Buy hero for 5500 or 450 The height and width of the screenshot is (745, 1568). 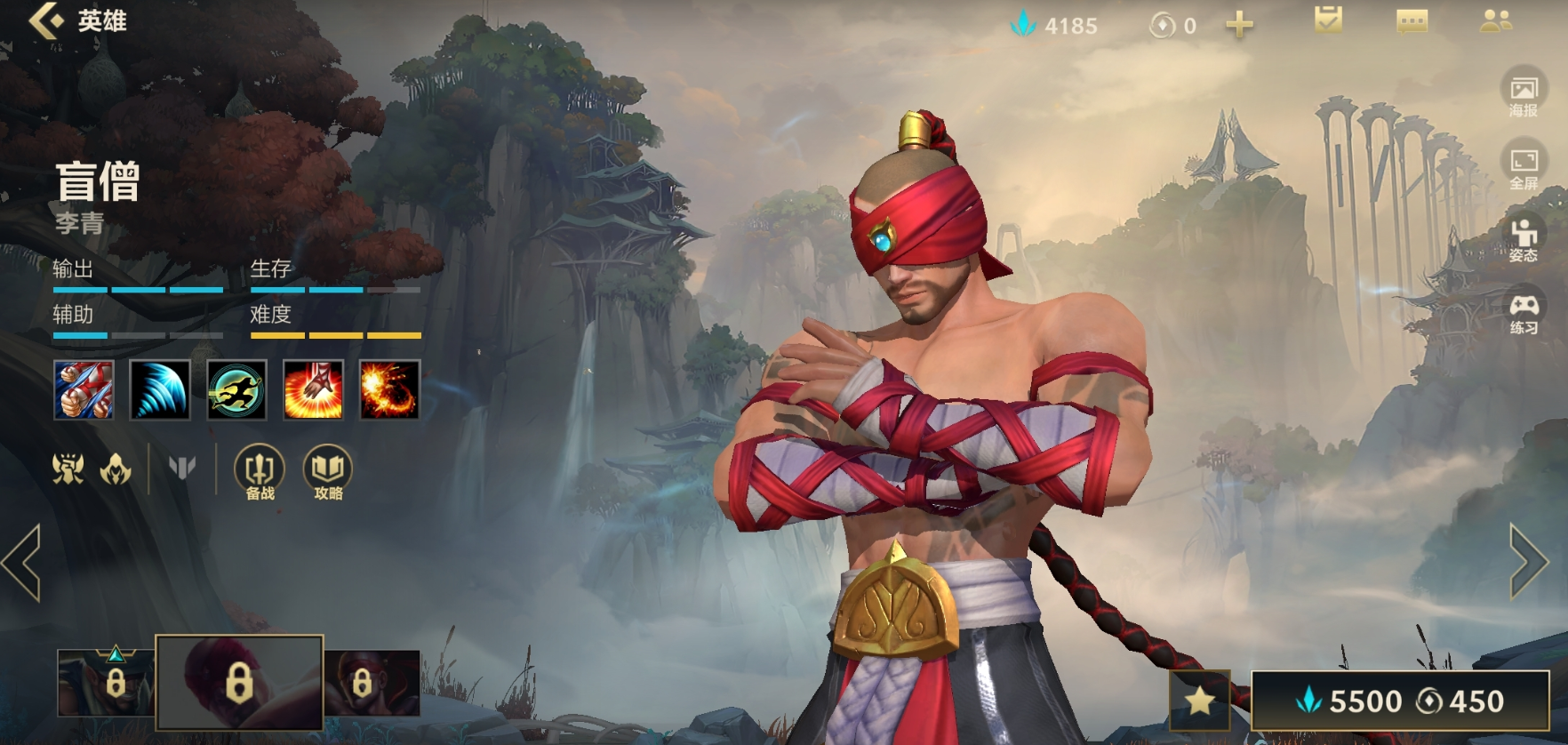(1400, 701)
